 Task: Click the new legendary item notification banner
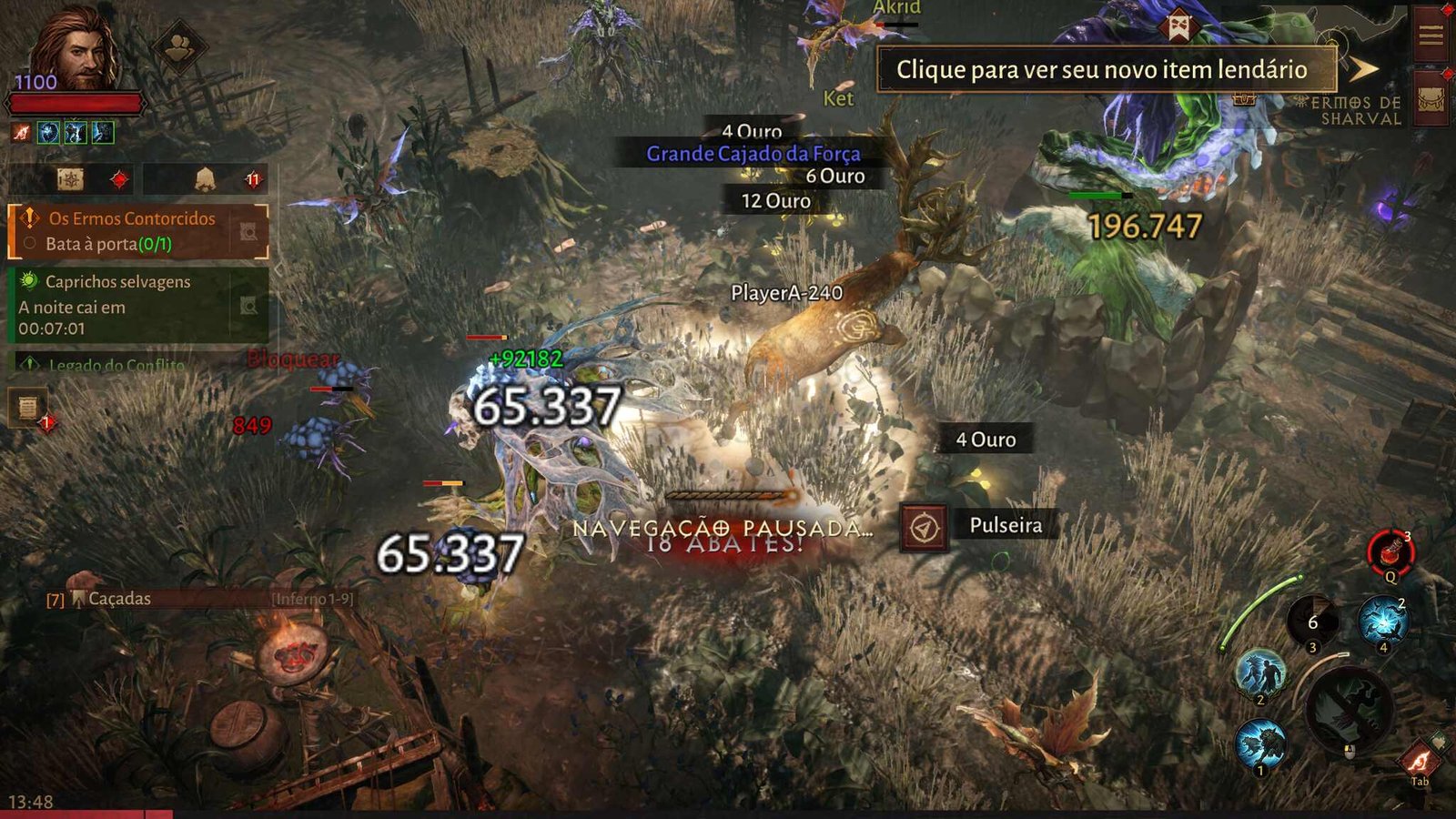click(x=1106, y=70)
